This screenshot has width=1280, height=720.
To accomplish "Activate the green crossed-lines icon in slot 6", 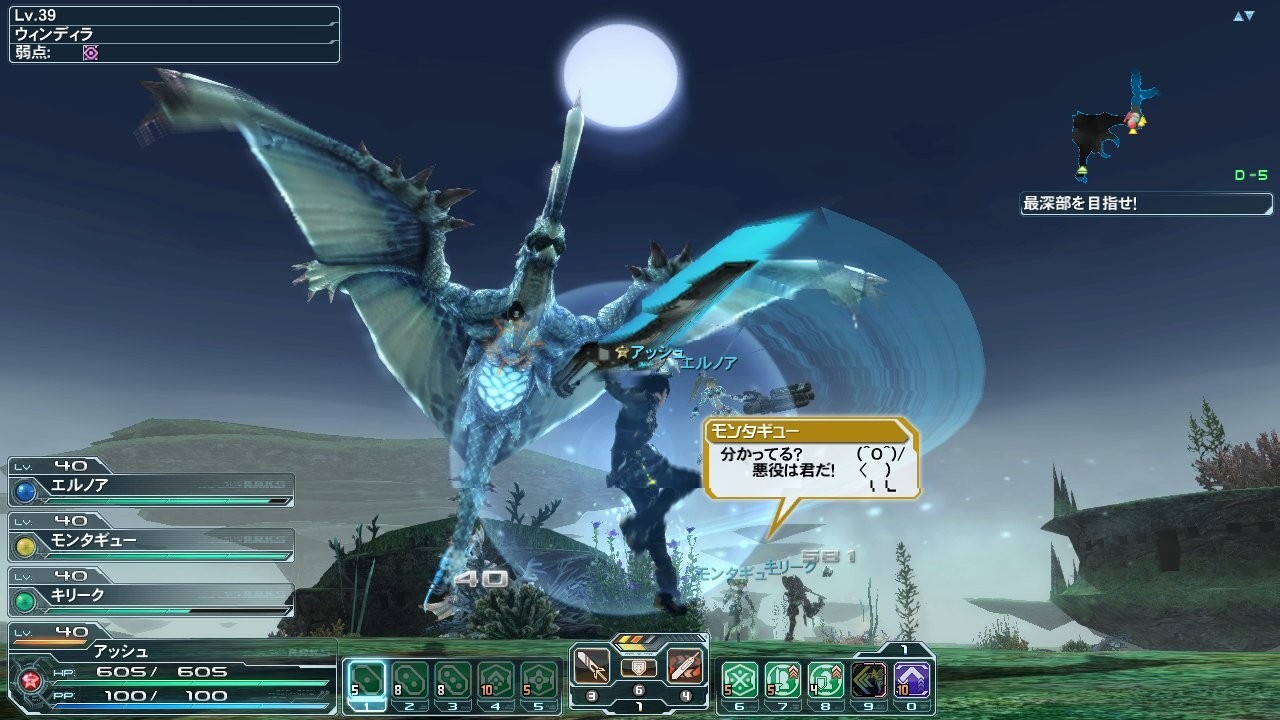I will pyautogui.click(x=740, y=679).
